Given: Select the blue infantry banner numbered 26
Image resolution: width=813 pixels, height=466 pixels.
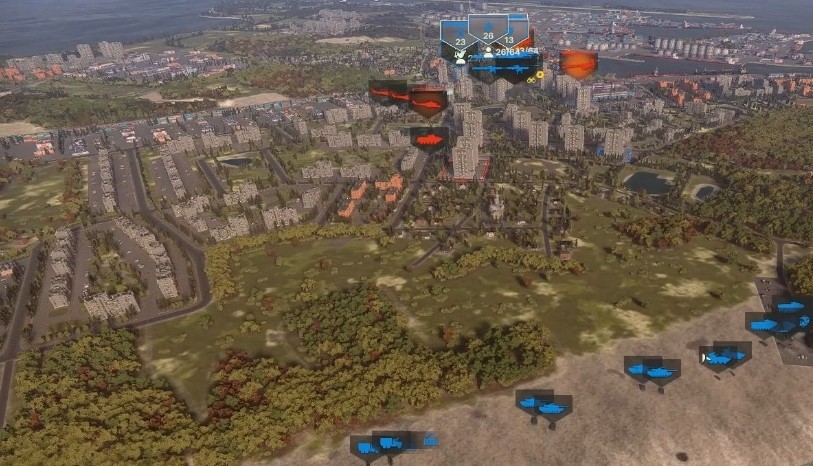Looking at the screenshot, I should 488,33.
